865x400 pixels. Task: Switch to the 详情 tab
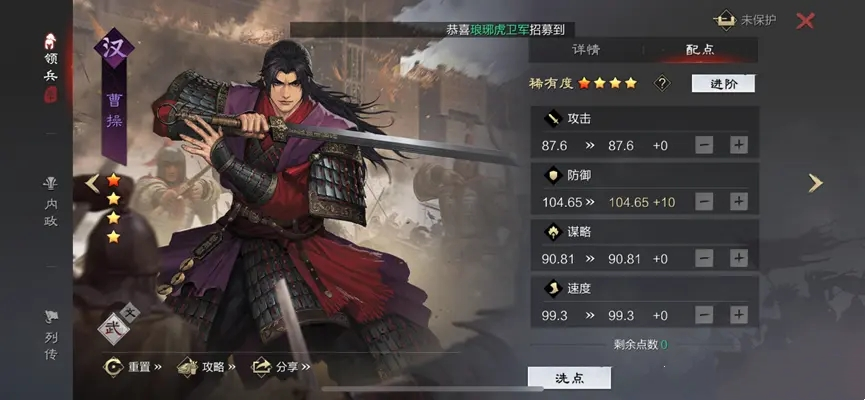pos(586,49)
